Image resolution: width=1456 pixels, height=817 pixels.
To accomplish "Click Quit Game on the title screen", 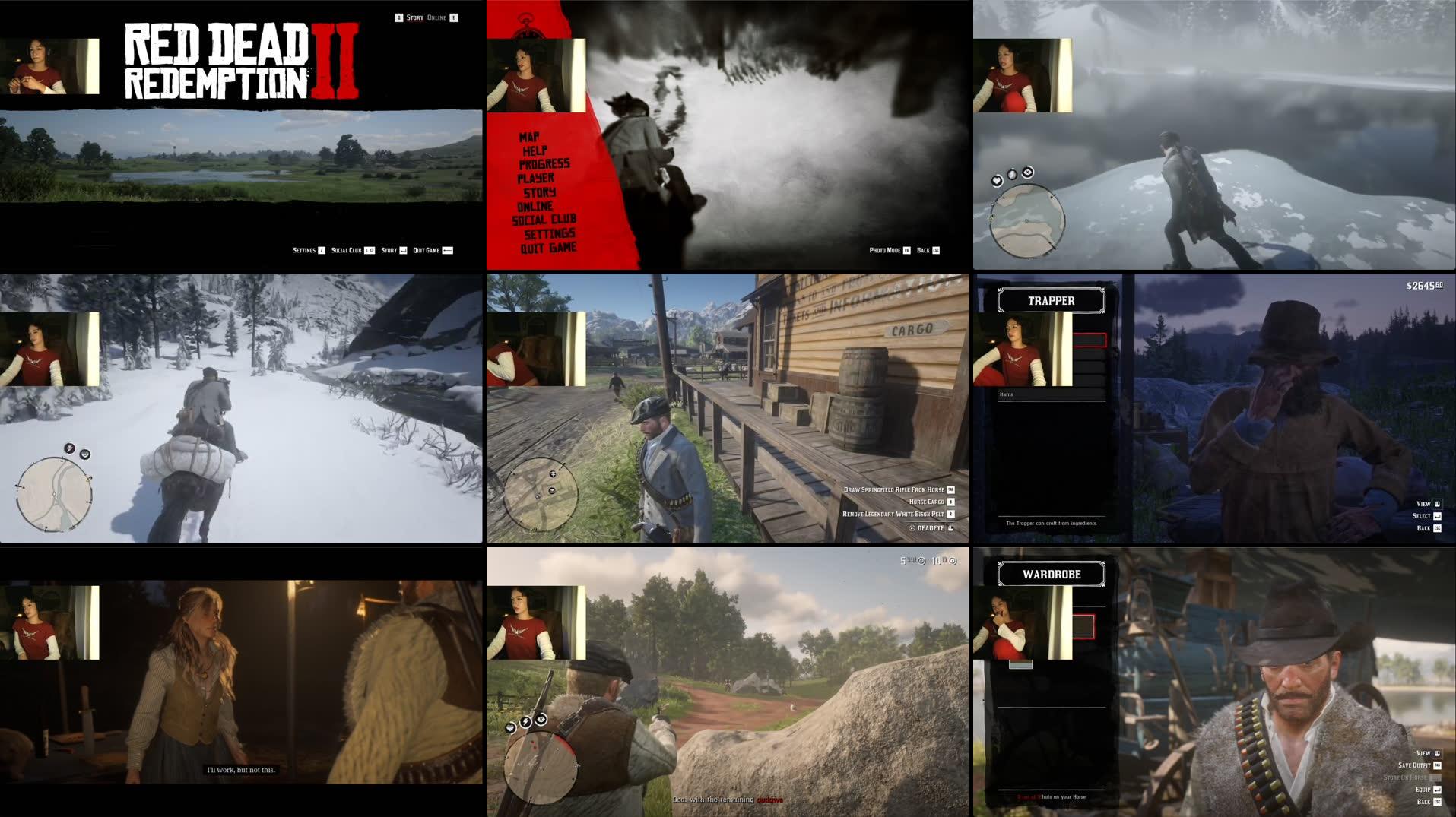I will click(426, 249).
